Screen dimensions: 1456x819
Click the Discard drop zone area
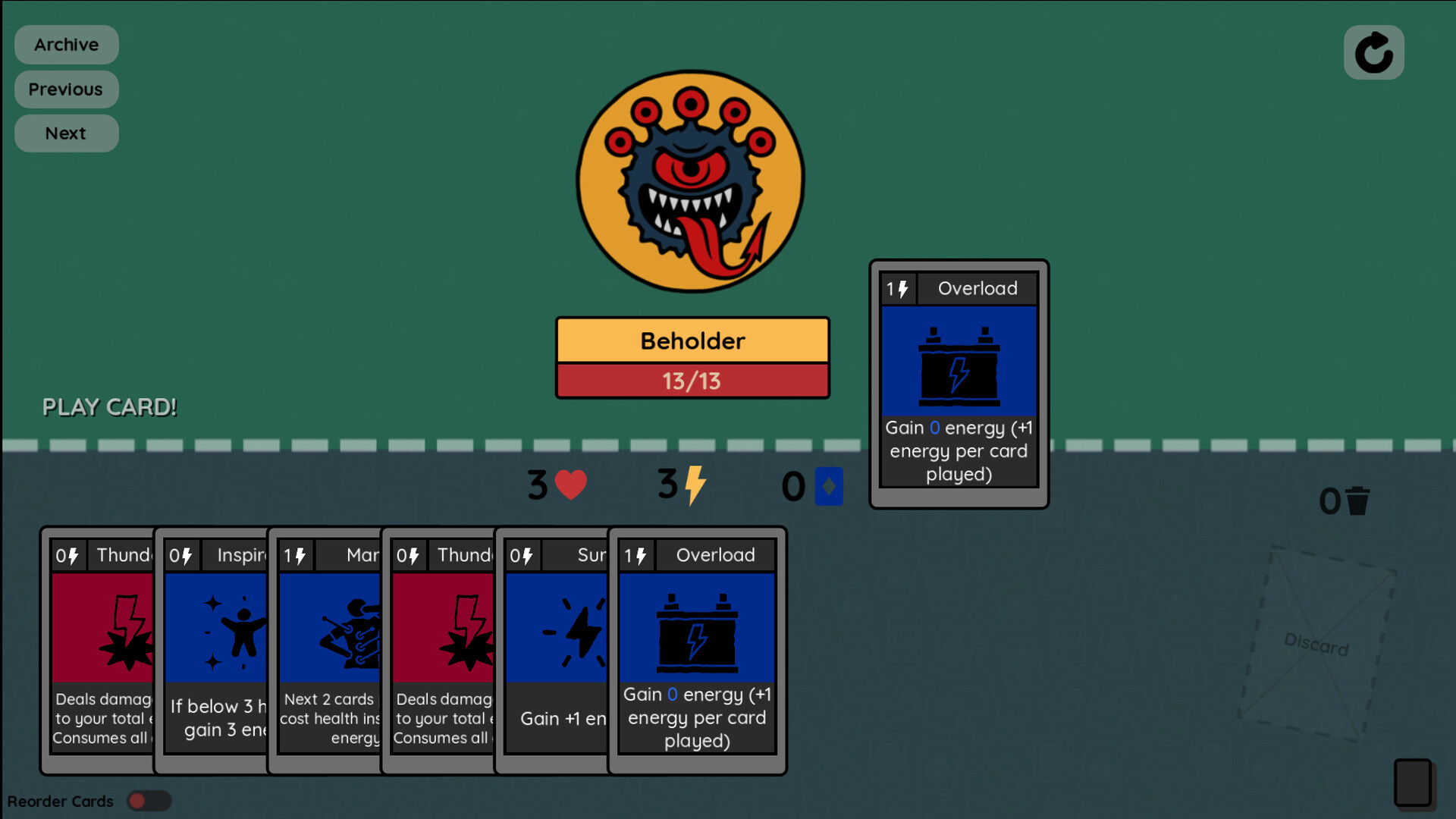click(1317, 648)
